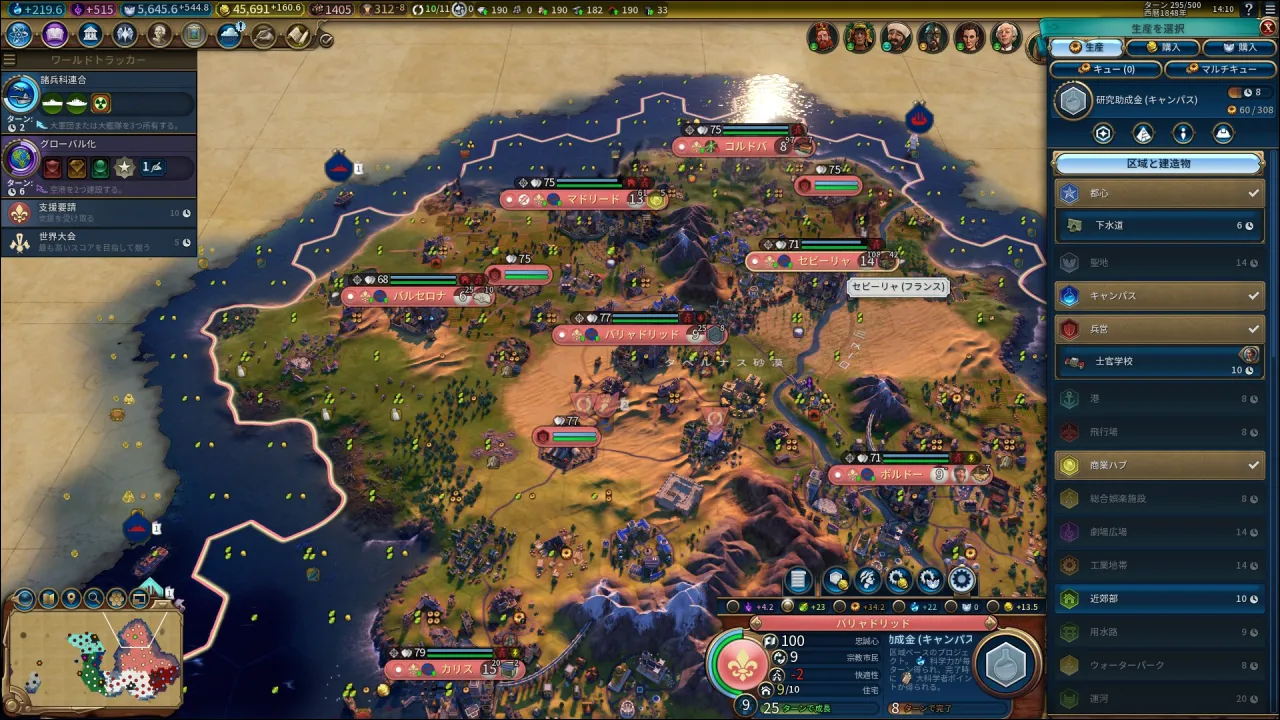Open the help question mark button

(1248, 9)
